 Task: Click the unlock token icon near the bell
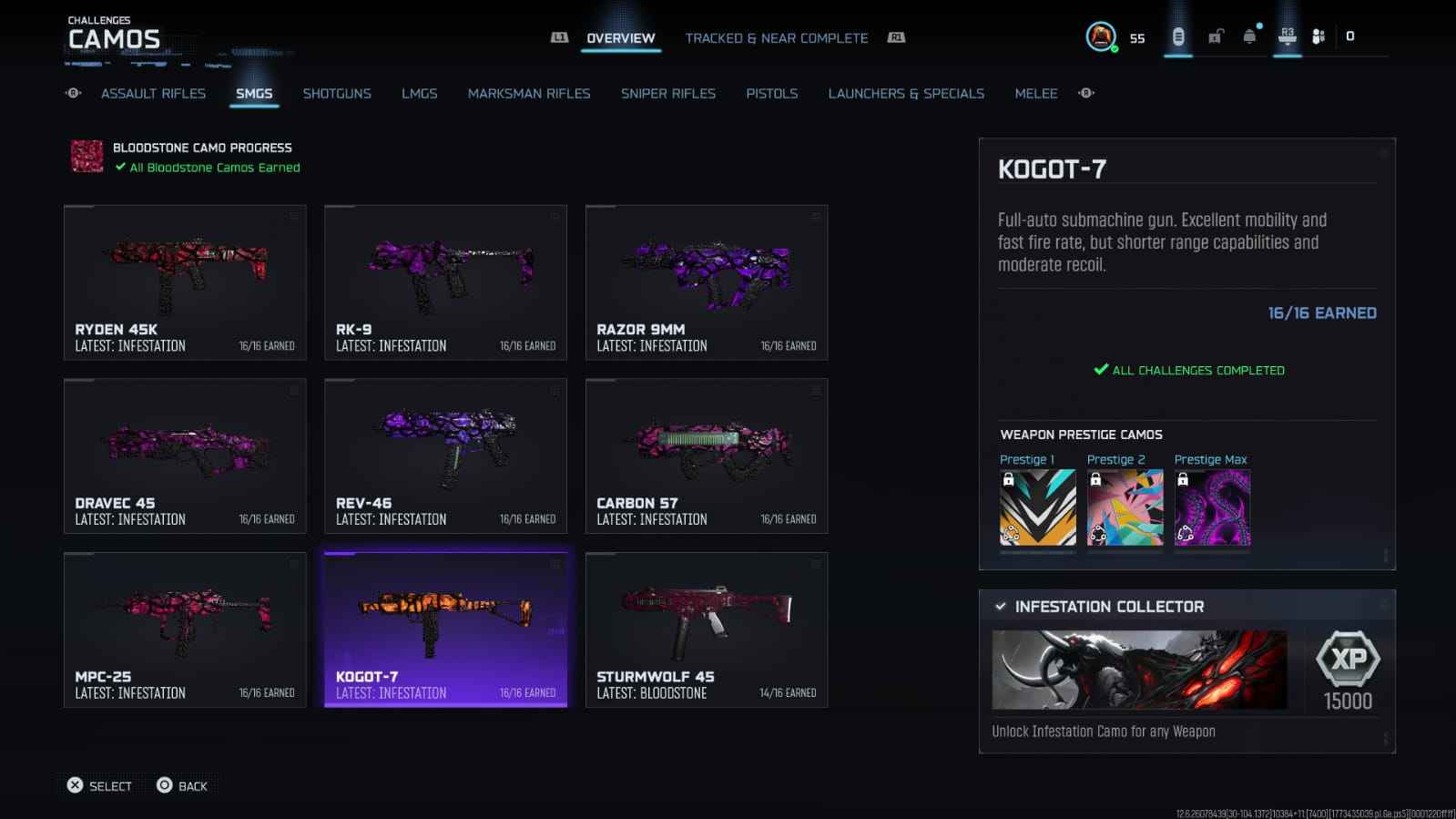coord(1213,36)
